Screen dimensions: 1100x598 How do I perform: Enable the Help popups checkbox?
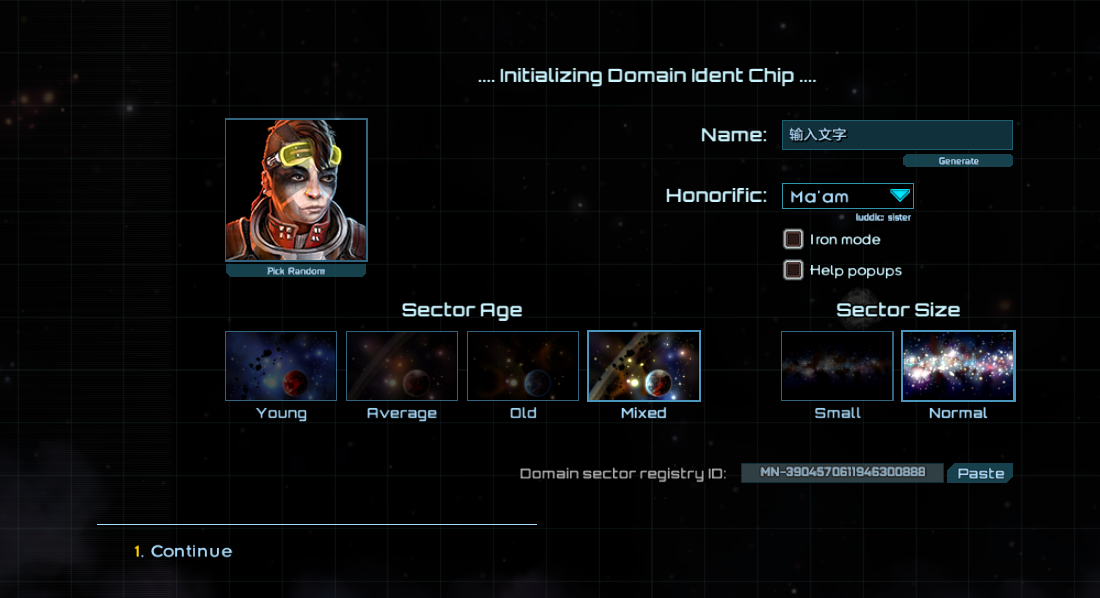tap(793, 270)
